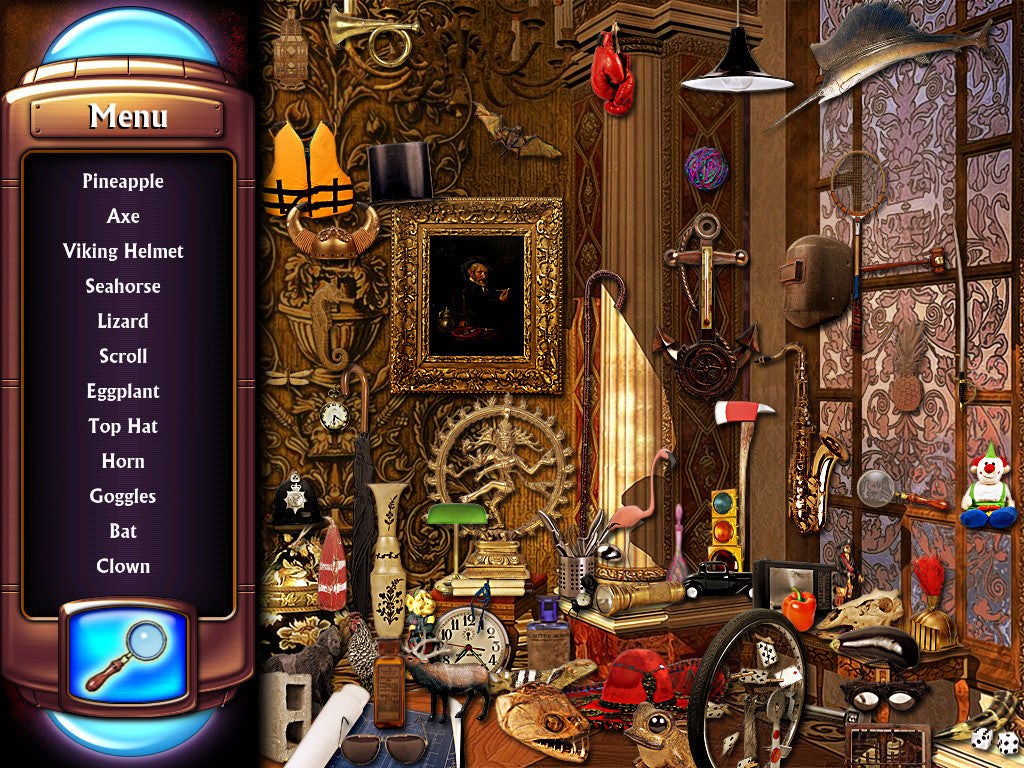The height and width of the screenshot is (768, 1024).
Task: Choose the Horn list entry
Action: [123, 461]
